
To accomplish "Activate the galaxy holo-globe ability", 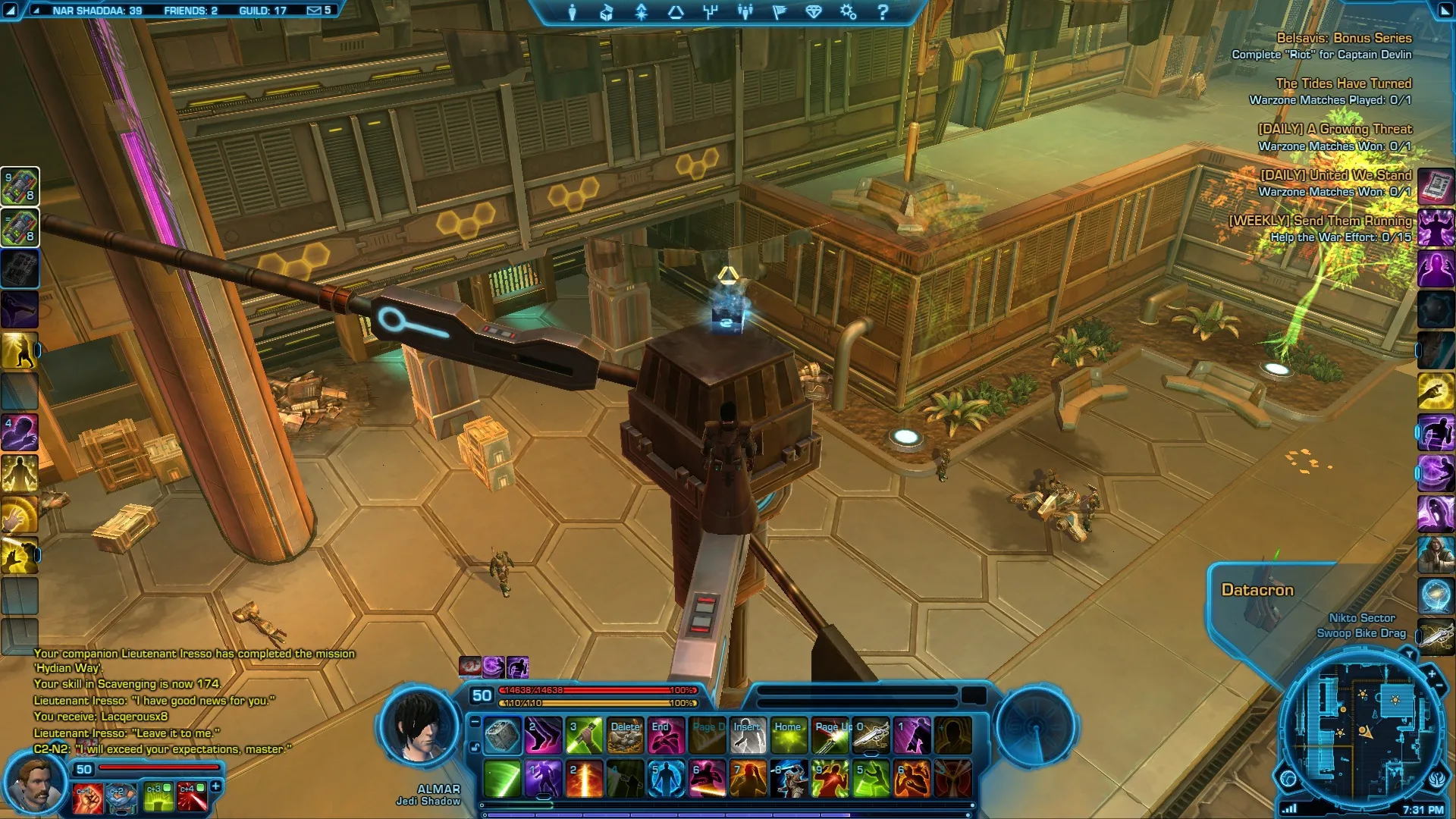I will (x=1436, y=596).
